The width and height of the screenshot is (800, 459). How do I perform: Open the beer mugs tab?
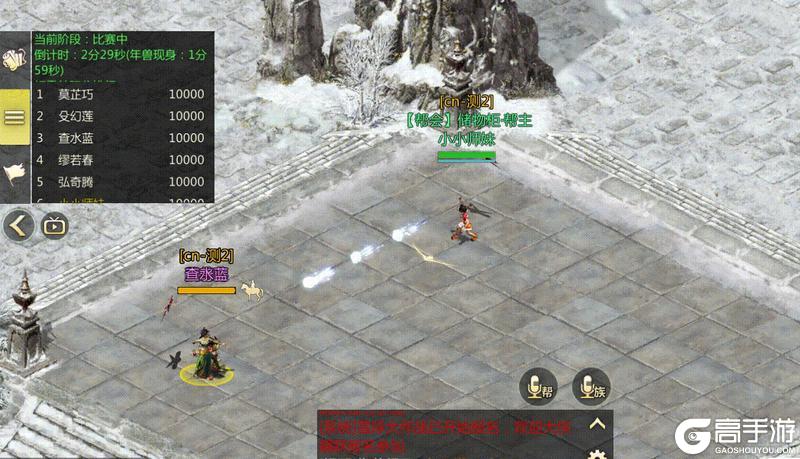(14, 58)
